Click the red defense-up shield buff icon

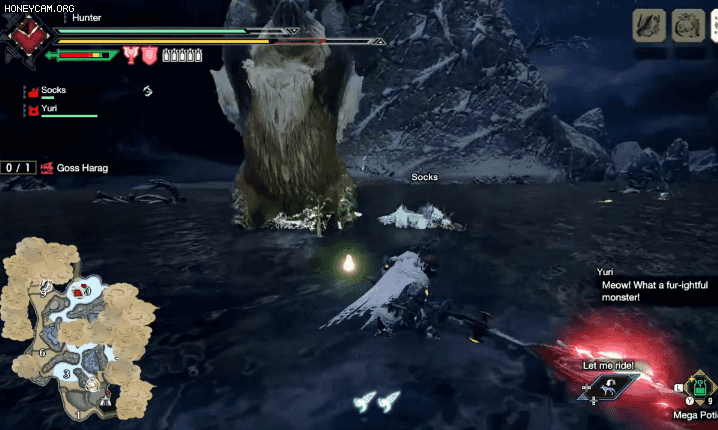click(148, 55)
